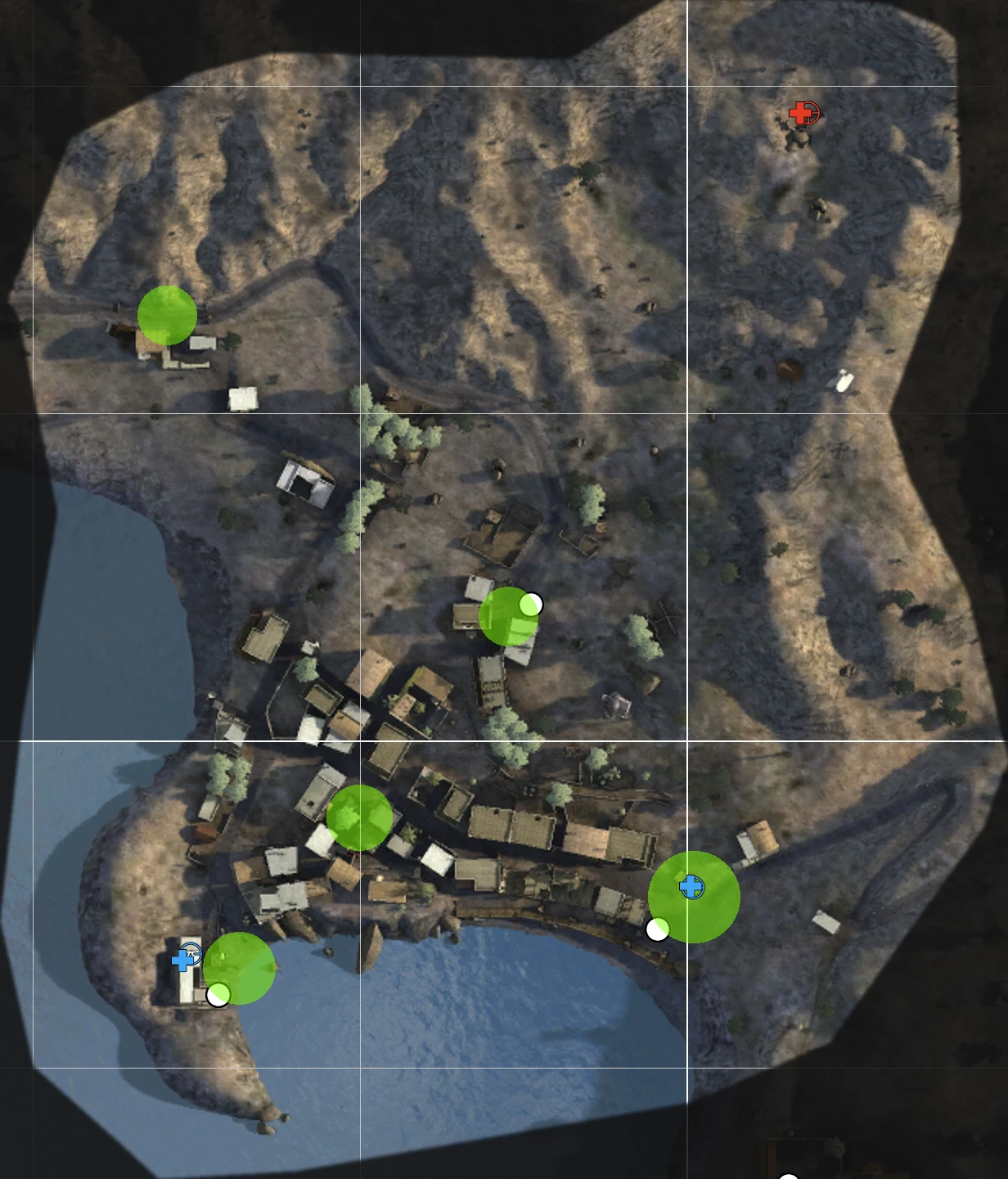
Task: Select the green circle with a white dot on top
Action: pyautogui.click(x=507, y=617)
